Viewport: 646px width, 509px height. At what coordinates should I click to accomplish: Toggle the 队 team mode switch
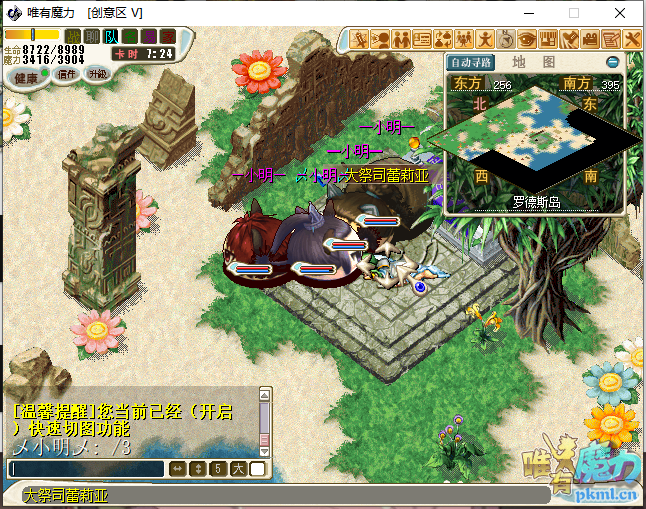pyautogui.click(x=111, y=37)
